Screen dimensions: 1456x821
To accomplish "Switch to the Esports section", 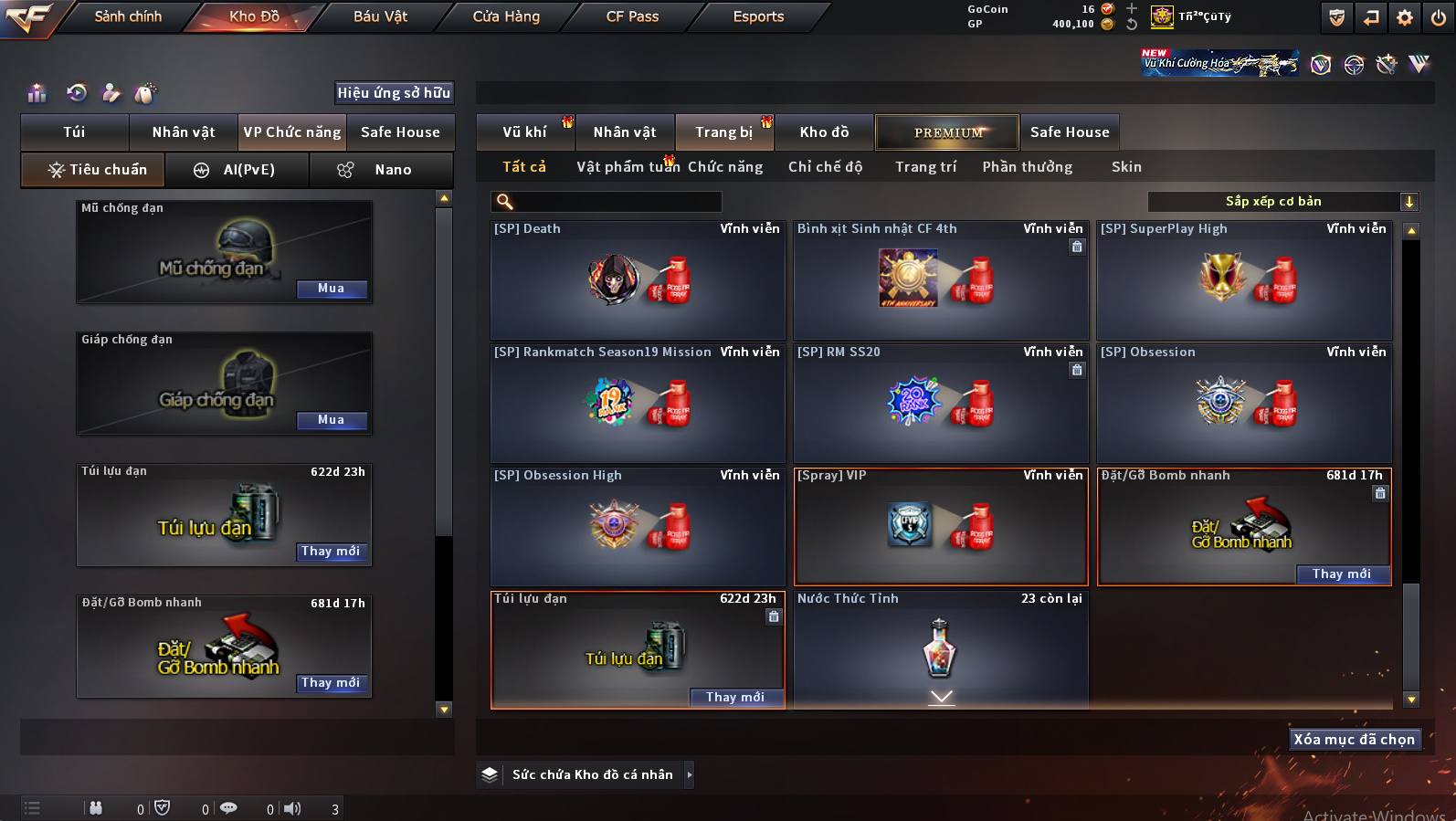I will (x=758, y=16).
